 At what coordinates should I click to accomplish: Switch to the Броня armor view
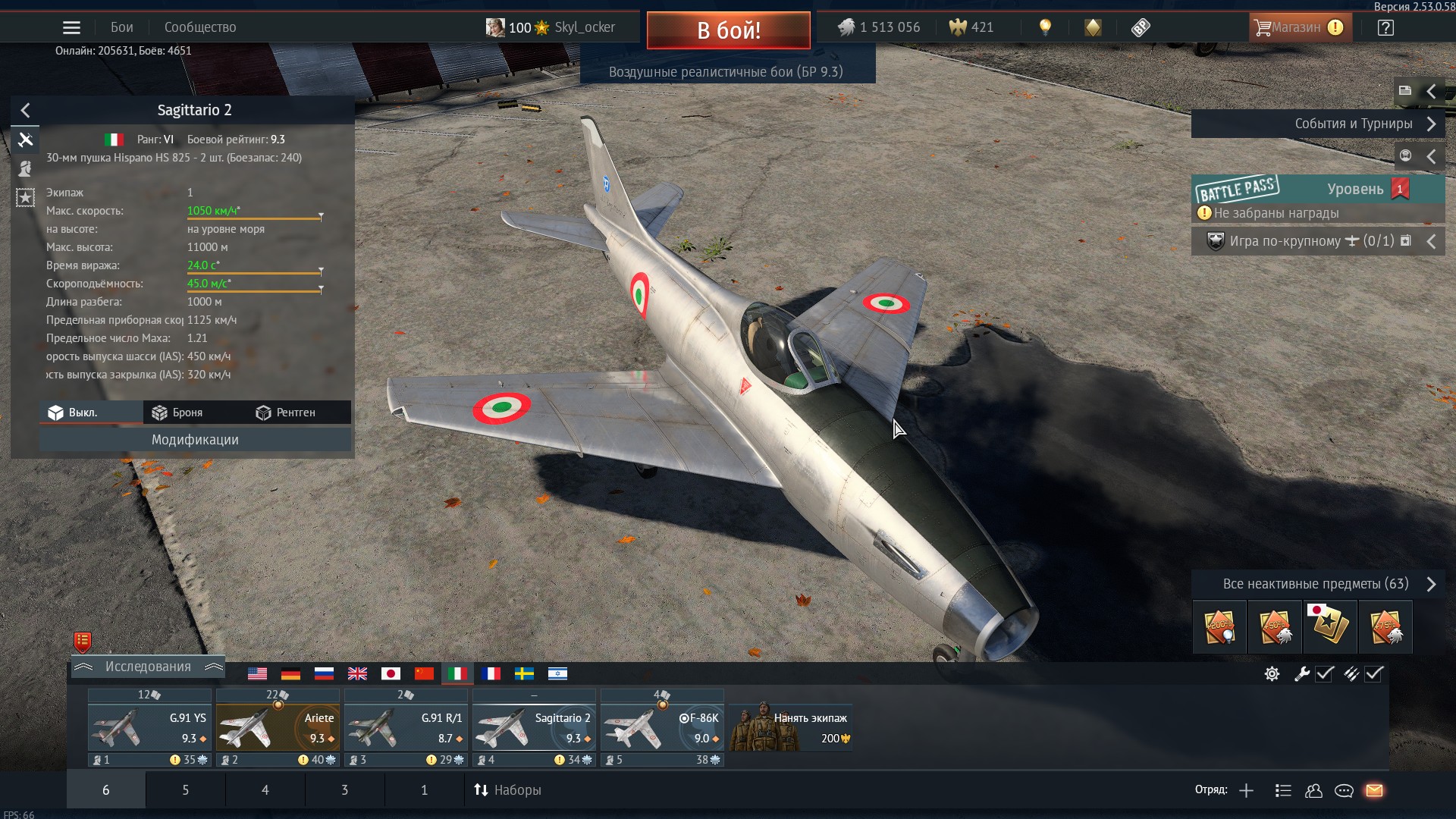(177, 413)
